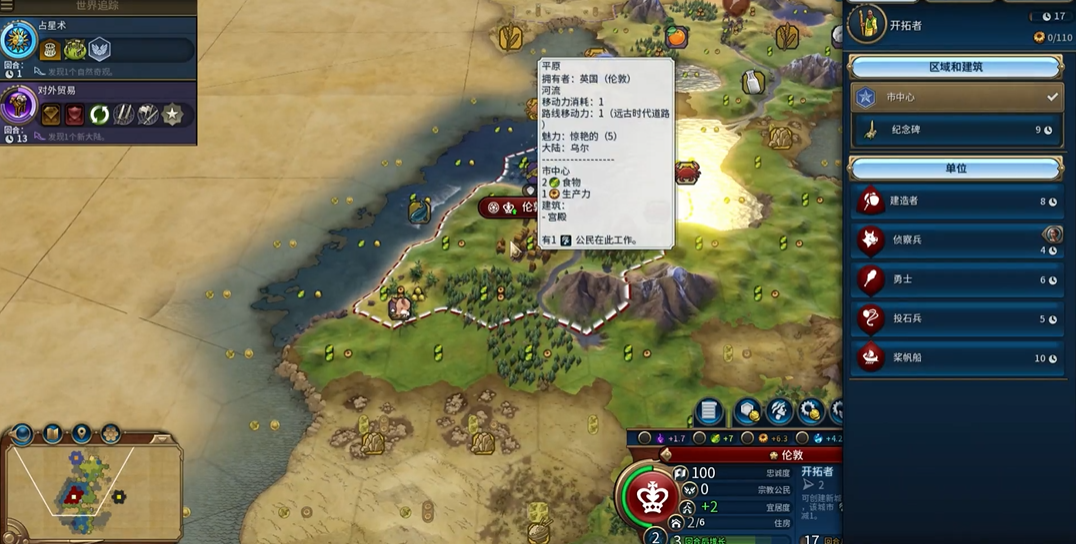Open the Astrology research entry

point(20,41)
